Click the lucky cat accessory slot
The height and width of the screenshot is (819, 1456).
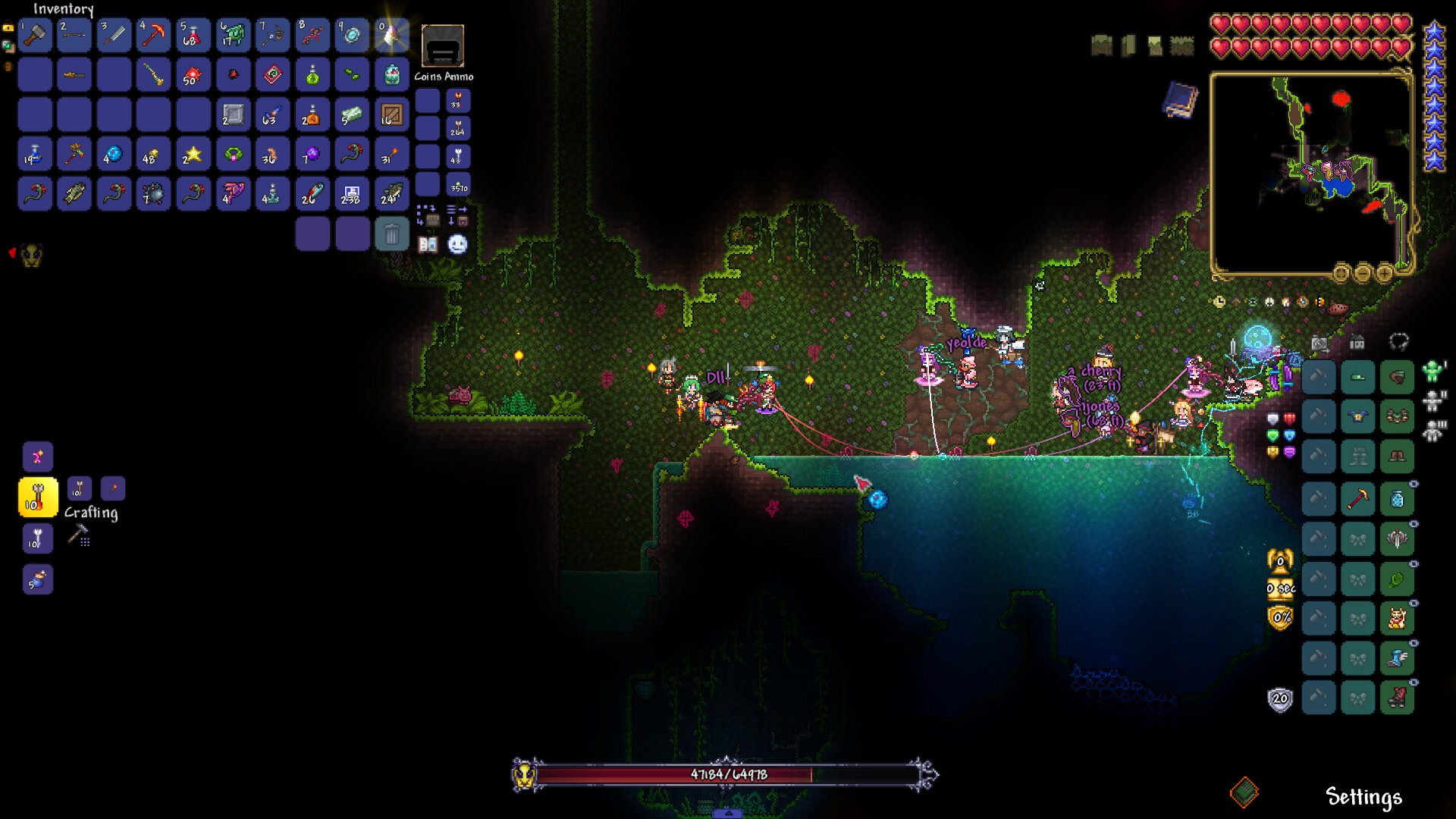1397,619
